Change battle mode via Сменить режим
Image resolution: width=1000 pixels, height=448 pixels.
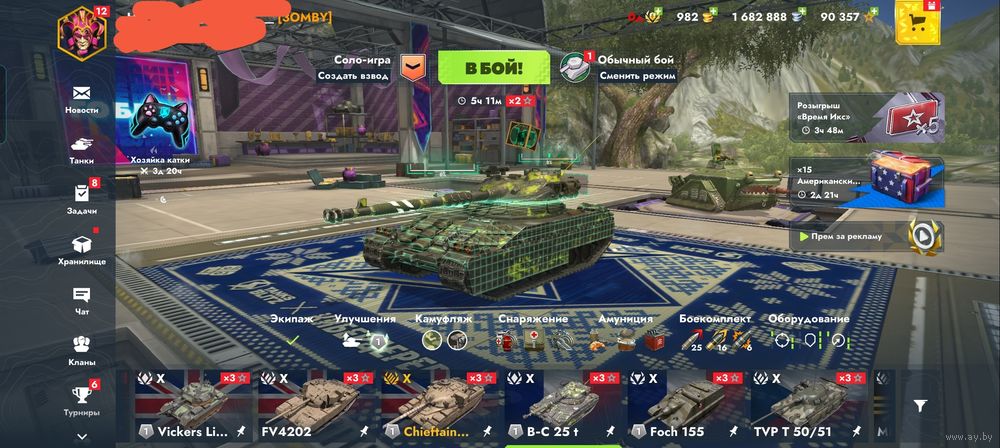tap(574, 67)
